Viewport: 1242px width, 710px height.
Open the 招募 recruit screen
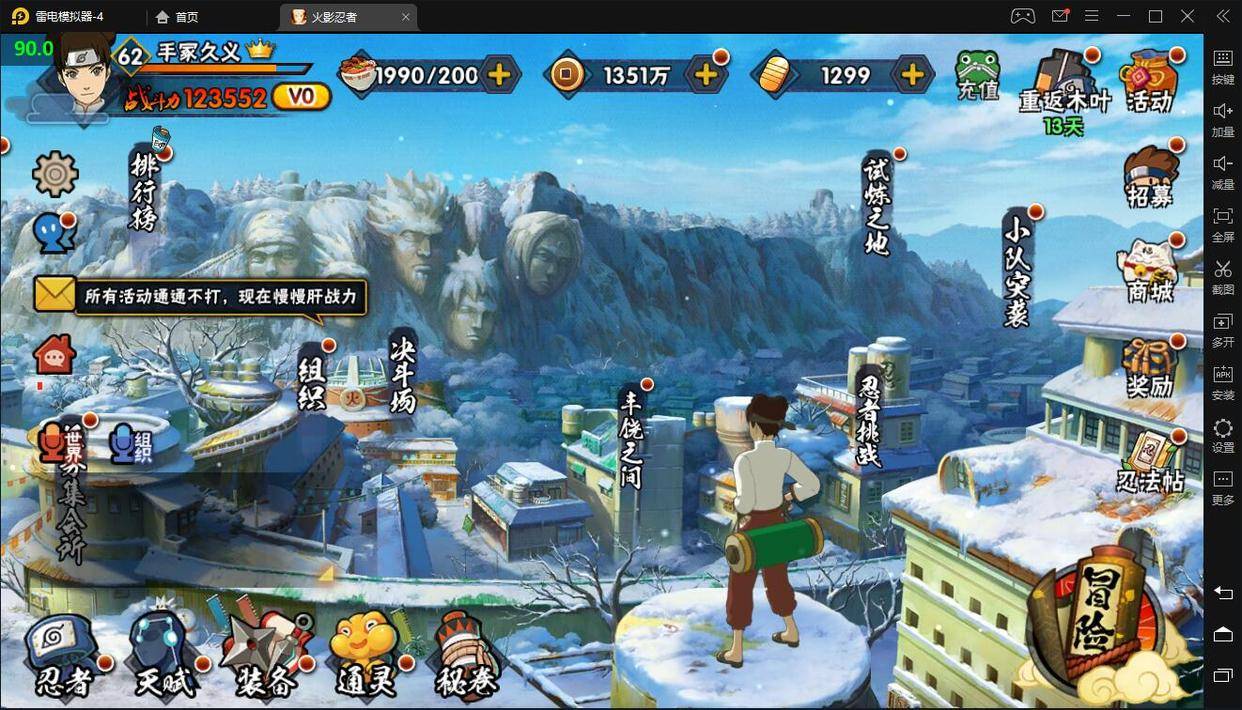(1149, 177)
